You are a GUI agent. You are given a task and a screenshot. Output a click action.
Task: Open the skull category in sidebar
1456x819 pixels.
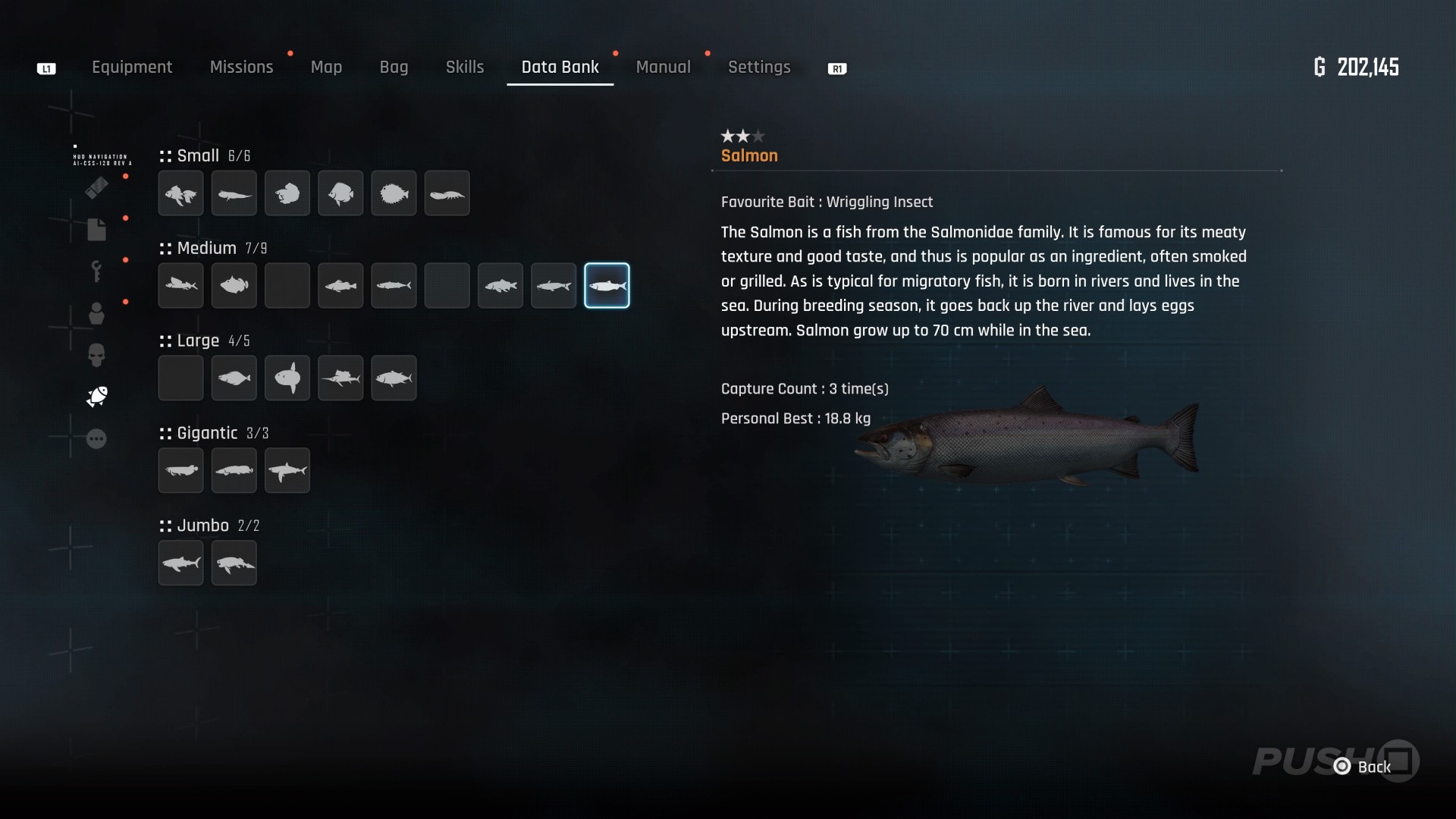(x=96, y=355)
